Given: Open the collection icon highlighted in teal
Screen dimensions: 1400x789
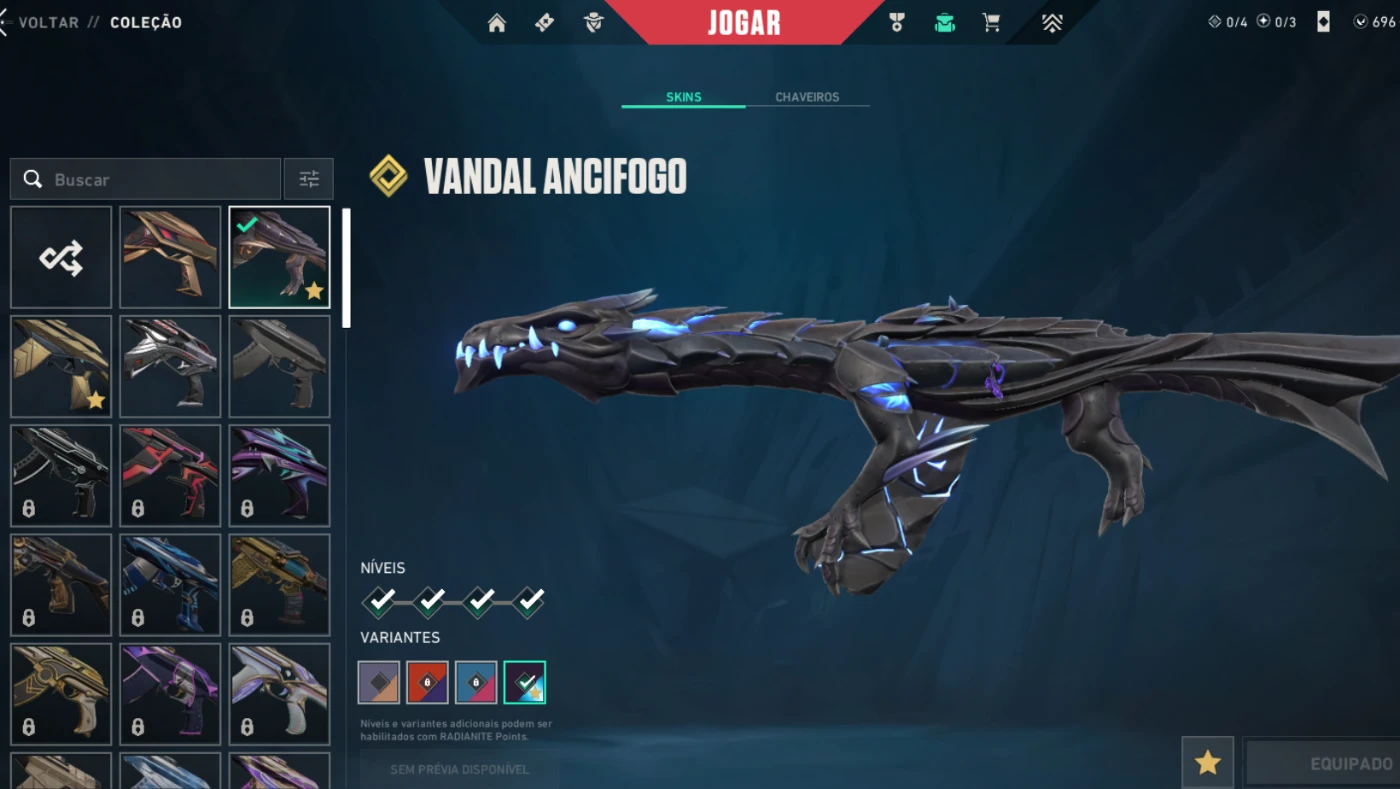Looking at the screenshot, I should tap(944, 23).
